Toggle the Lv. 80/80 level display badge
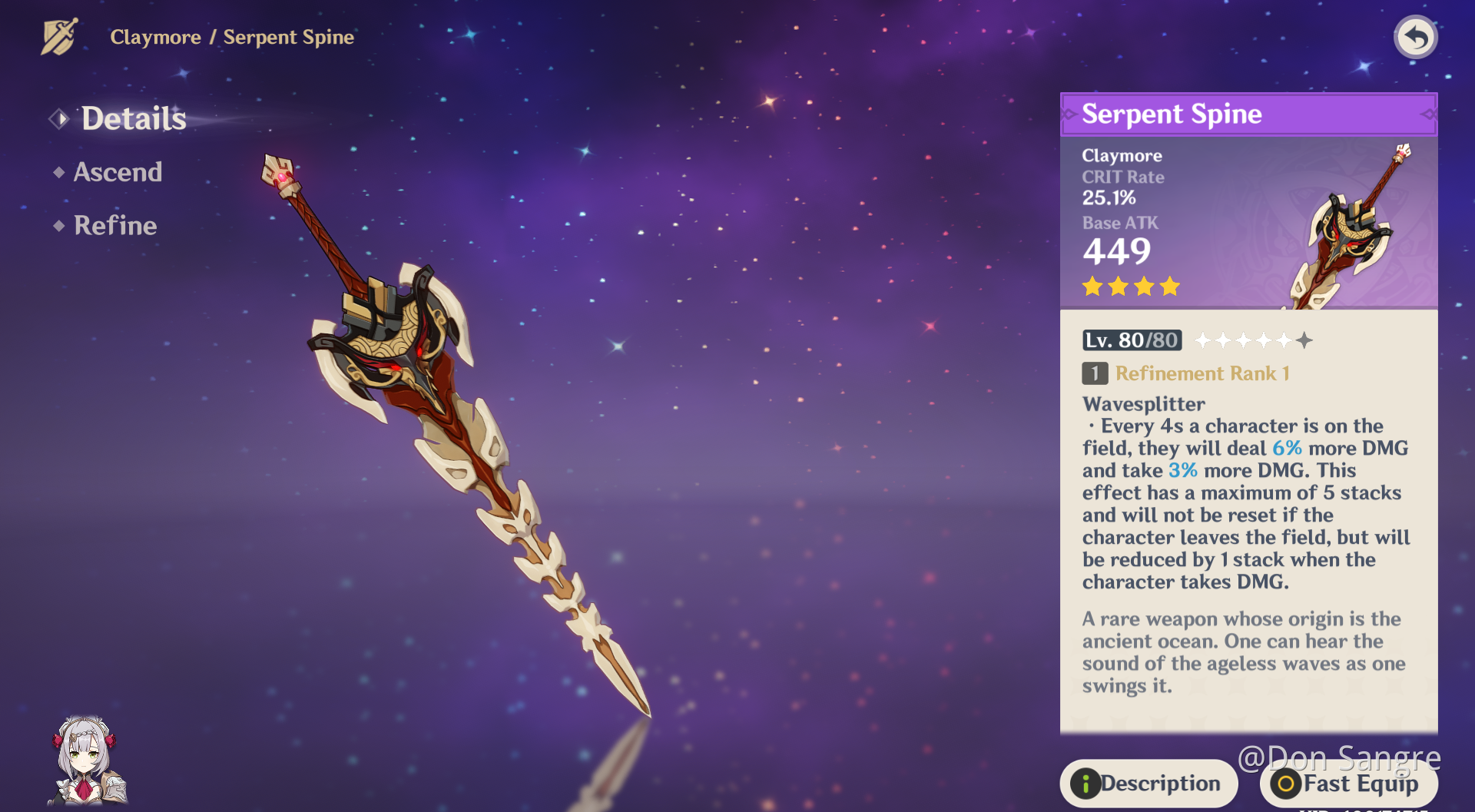The image size is (1475, 812). pos(1131,340)
